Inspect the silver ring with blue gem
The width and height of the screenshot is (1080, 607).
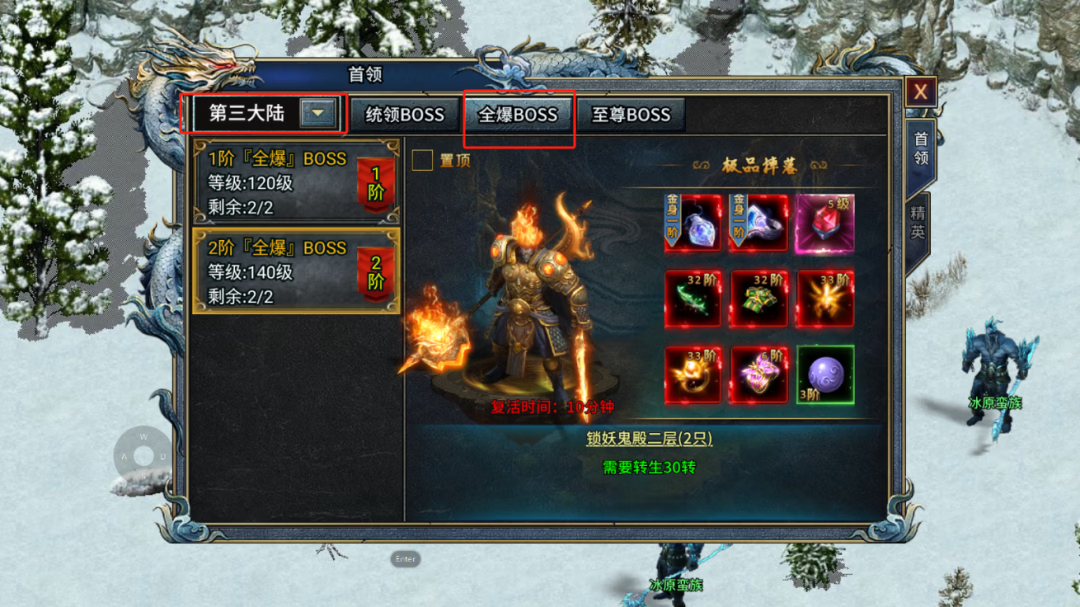coord(759,223)
